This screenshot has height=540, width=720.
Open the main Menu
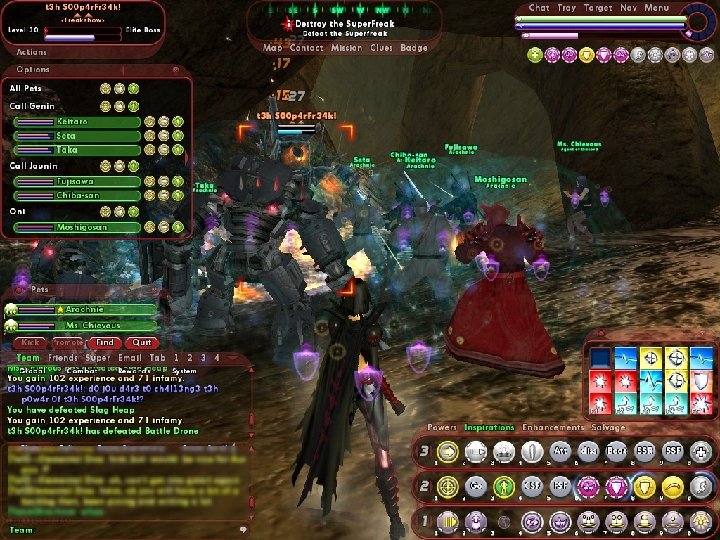pyautogui.click(x=657, y=8)
